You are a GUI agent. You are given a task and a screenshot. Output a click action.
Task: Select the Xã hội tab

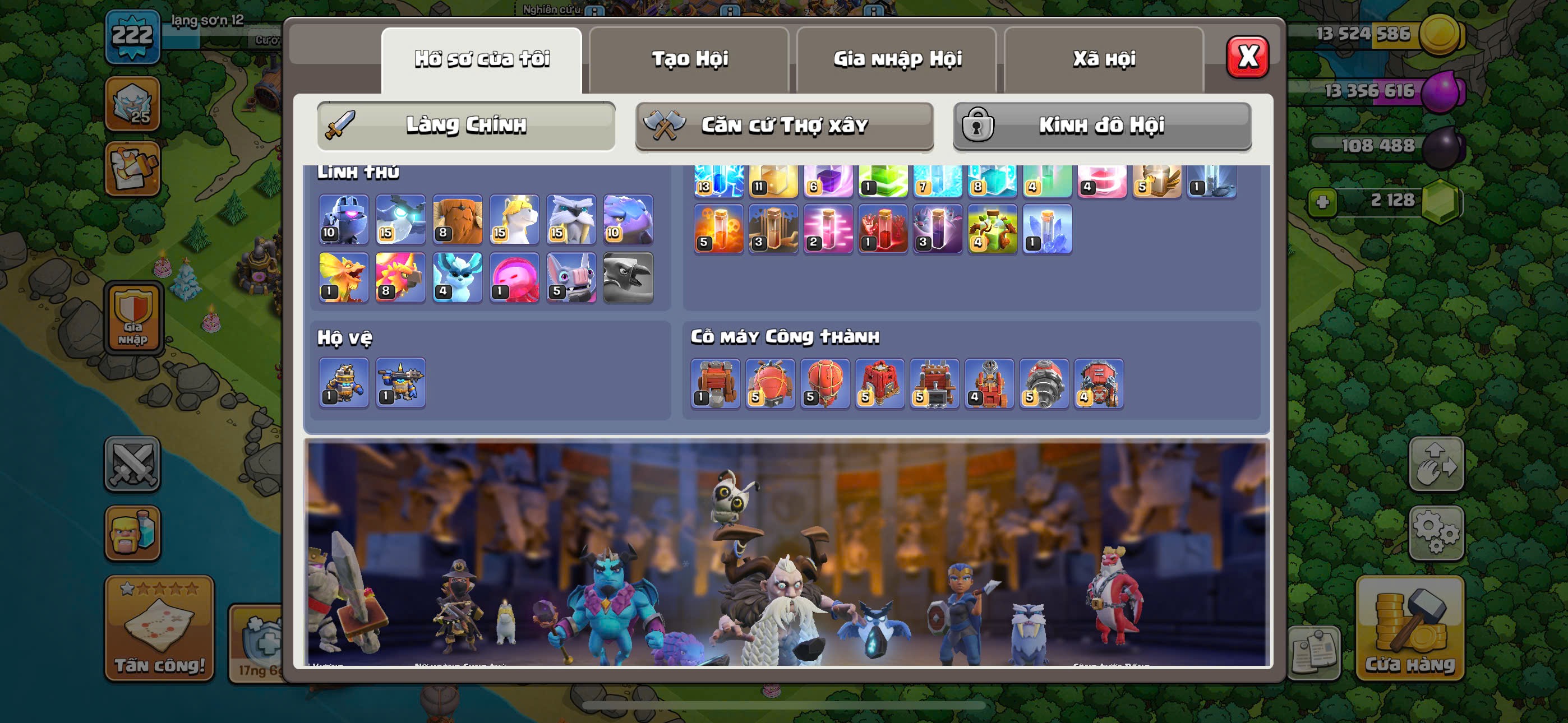point(1104,59)
